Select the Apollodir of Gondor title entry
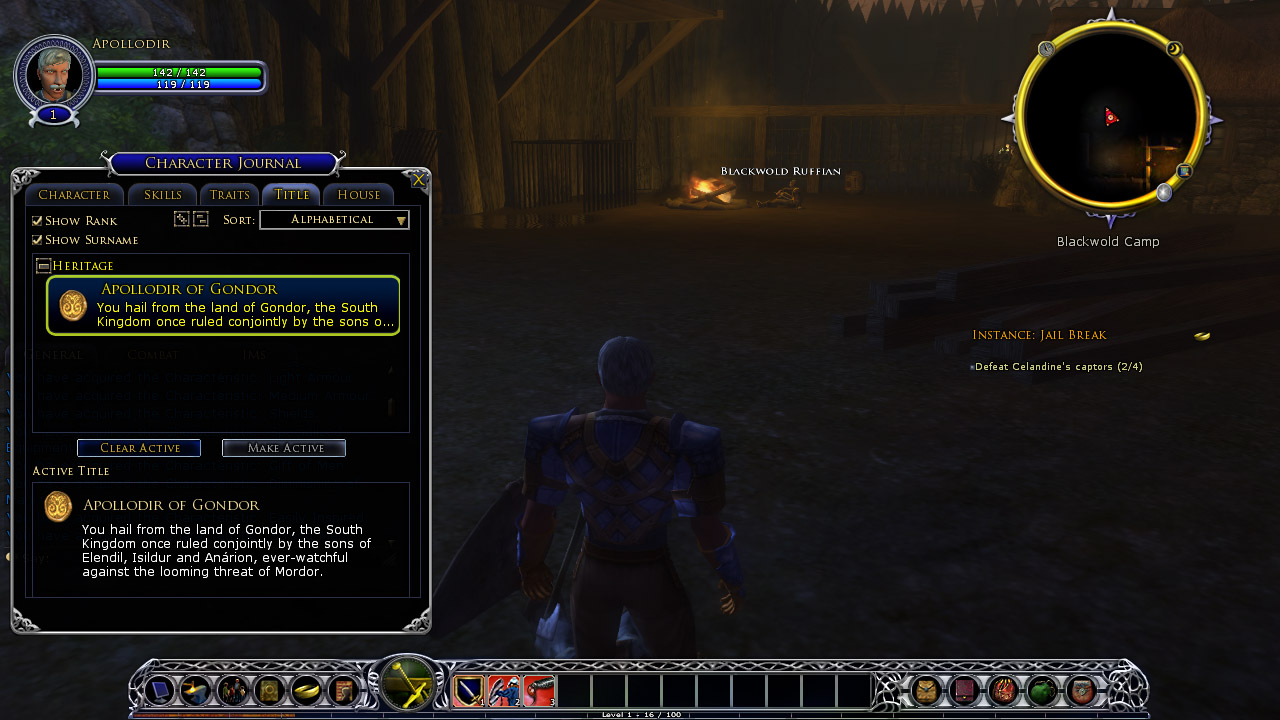Image resolution: width=1280 pixels, height=720 pixels. click(x=223, y=305)
